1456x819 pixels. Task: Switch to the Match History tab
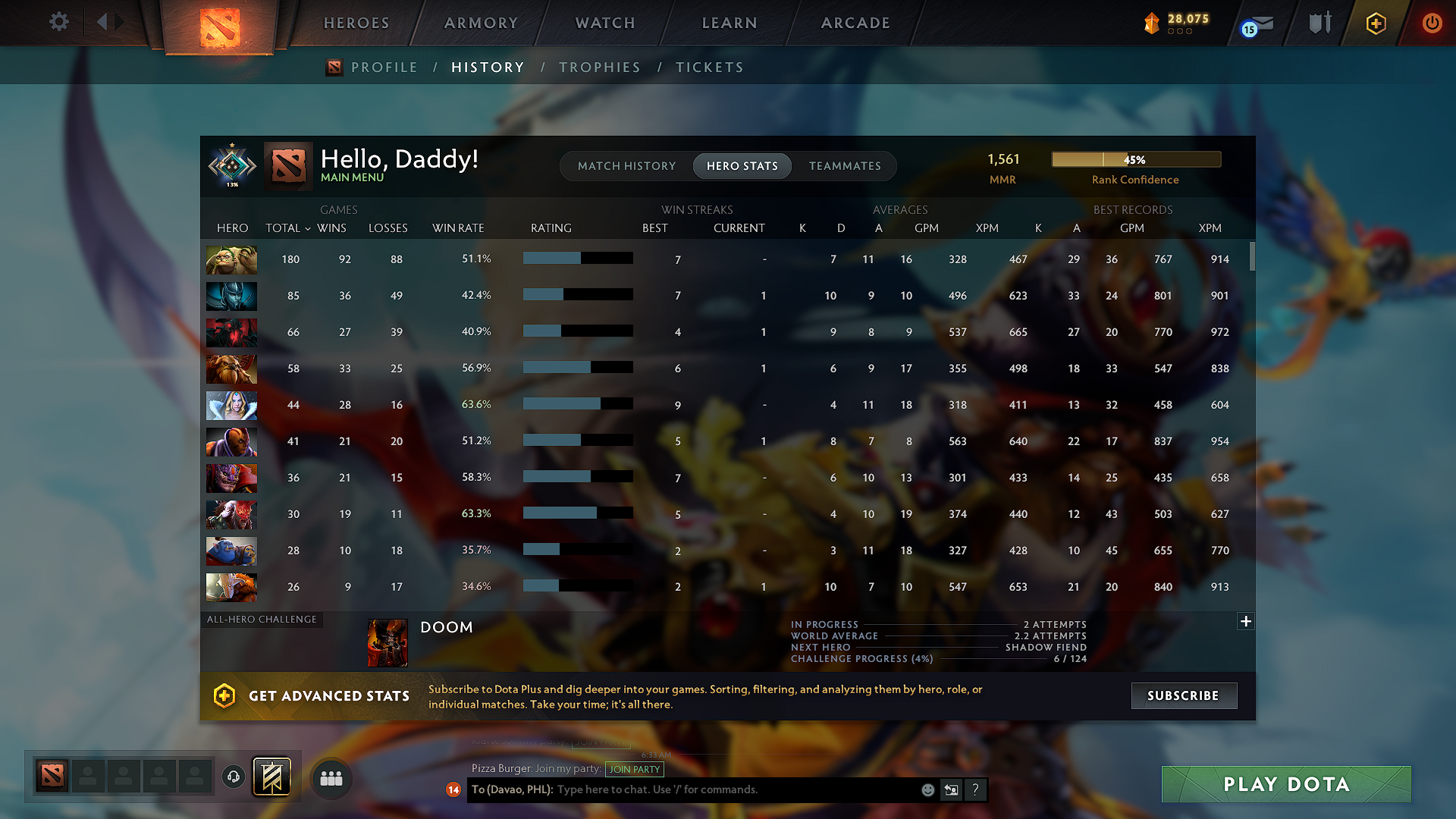click(x=626, y=165)
